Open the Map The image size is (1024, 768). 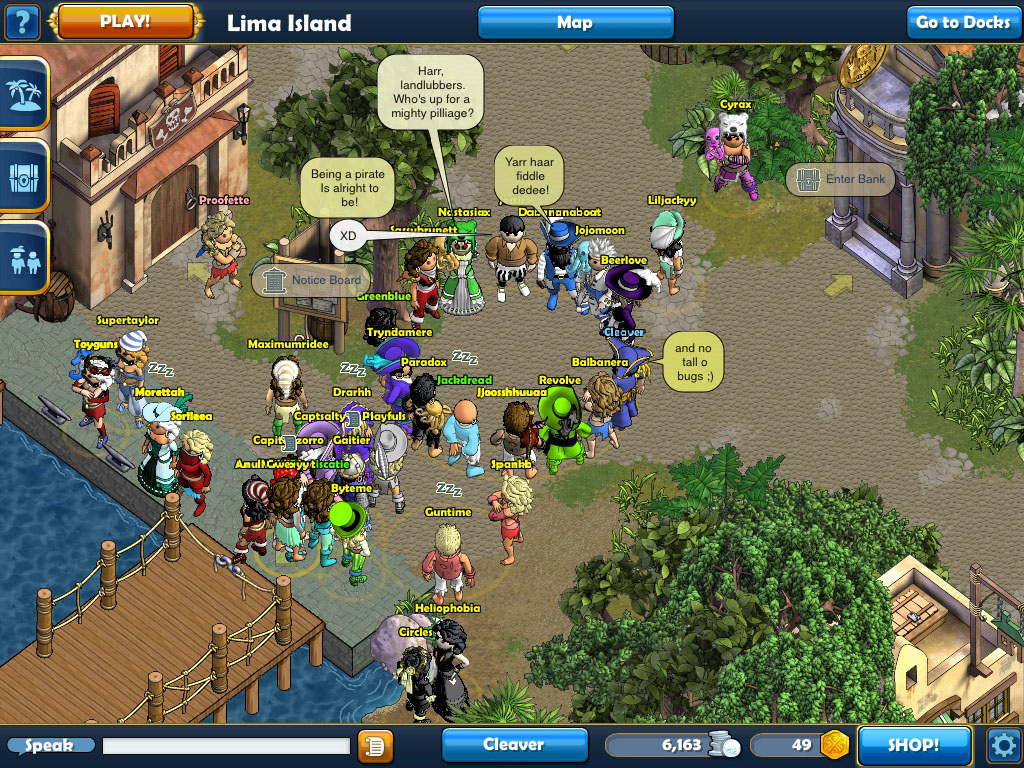tap(575, 22)
